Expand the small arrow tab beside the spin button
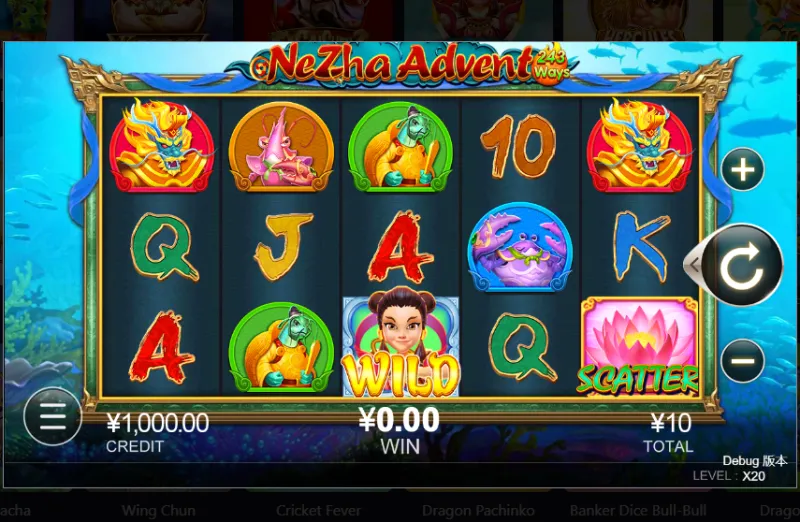The image size is (800, 522). point(690,265)
